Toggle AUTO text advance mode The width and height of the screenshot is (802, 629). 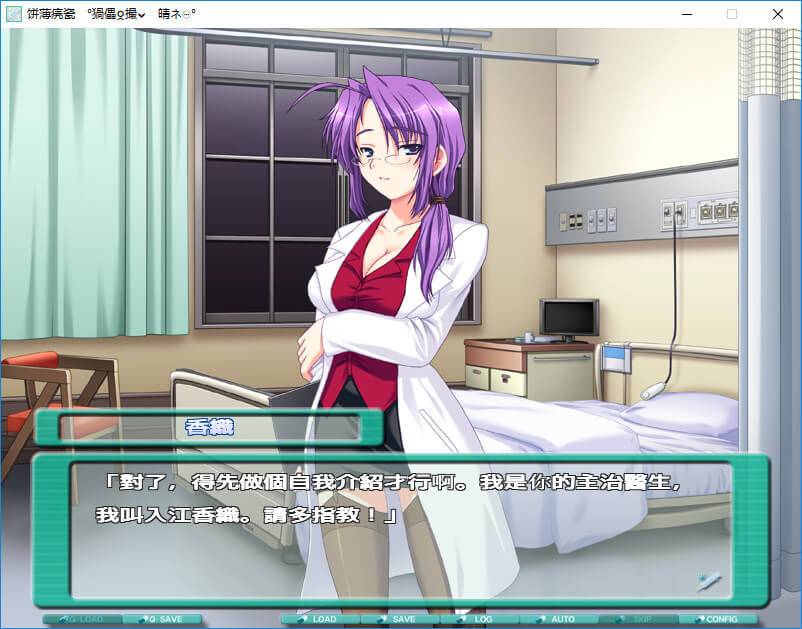[x=558, y=620]
